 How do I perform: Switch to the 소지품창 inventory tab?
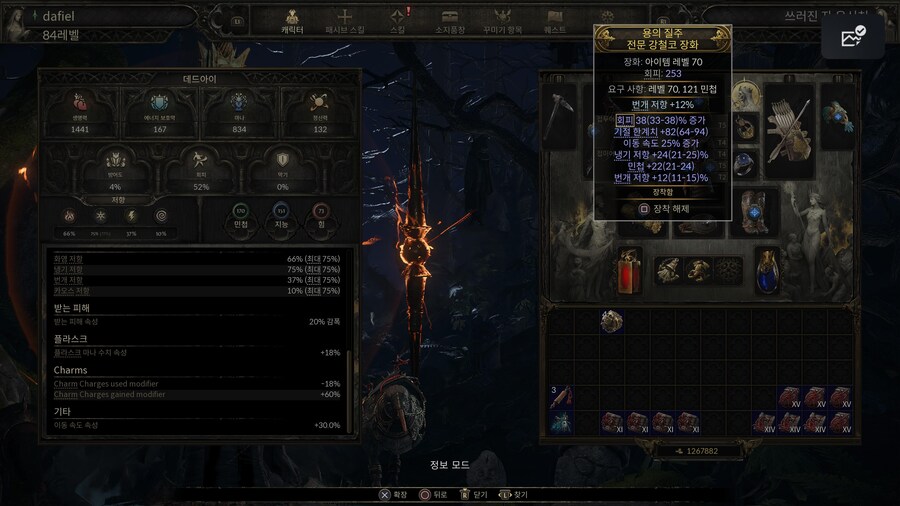pos(450,21)
